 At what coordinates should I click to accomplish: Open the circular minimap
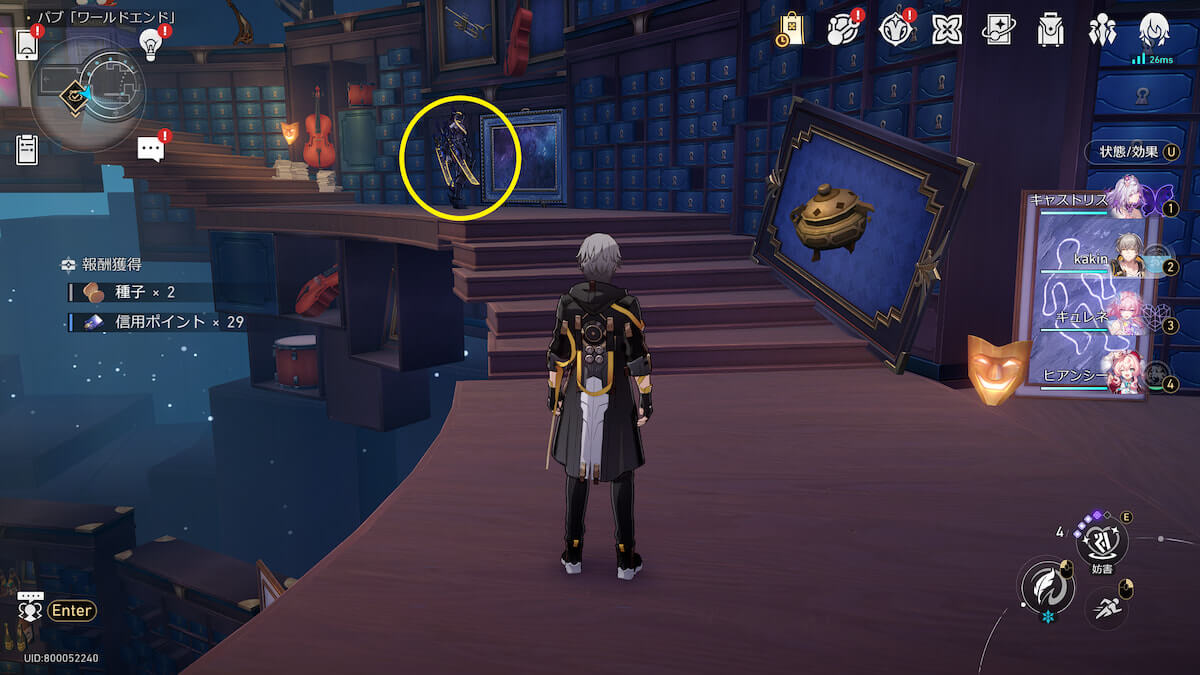[88, 90]
